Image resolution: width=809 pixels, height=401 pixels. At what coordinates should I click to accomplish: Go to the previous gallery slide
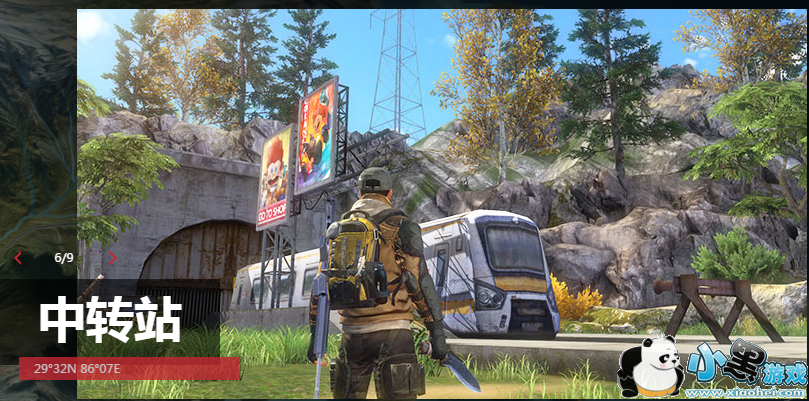(x=19, y=258)
